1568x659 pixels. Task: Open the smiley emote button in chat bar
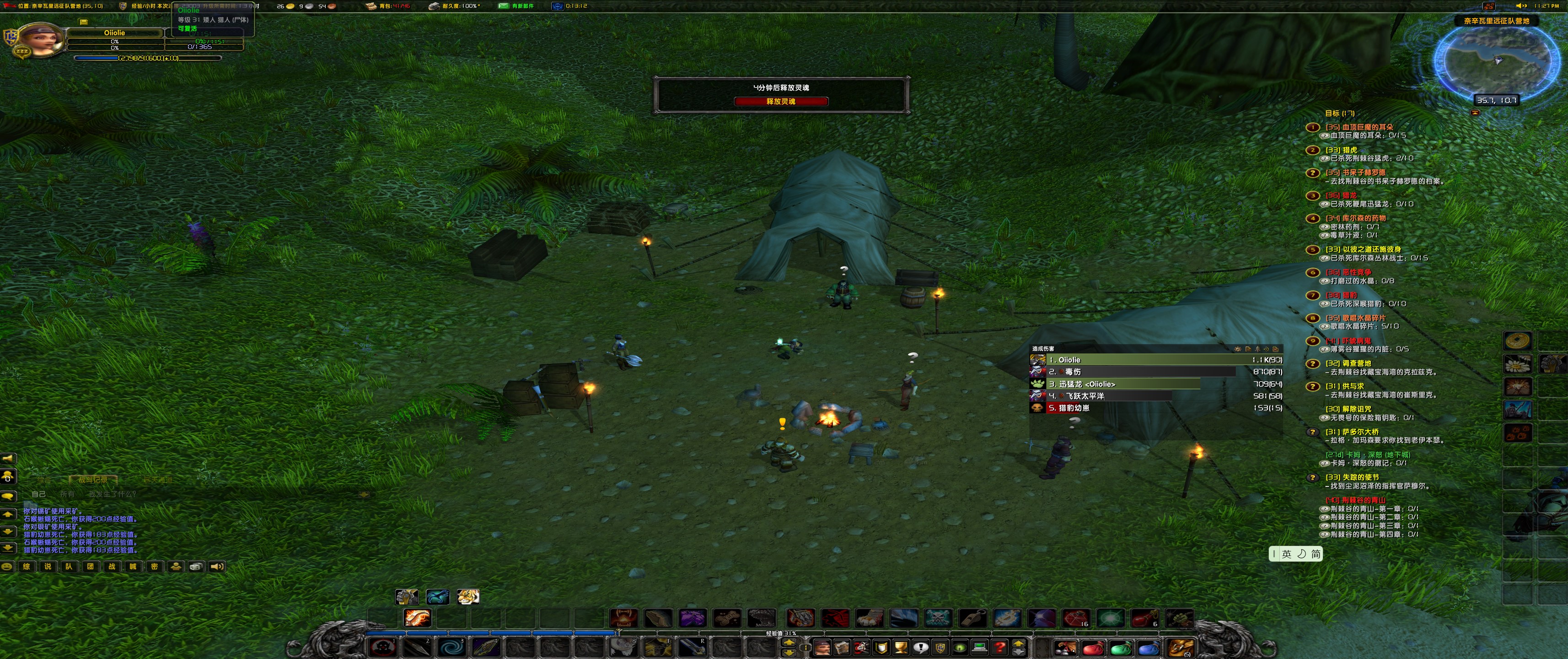pos(7,567)
